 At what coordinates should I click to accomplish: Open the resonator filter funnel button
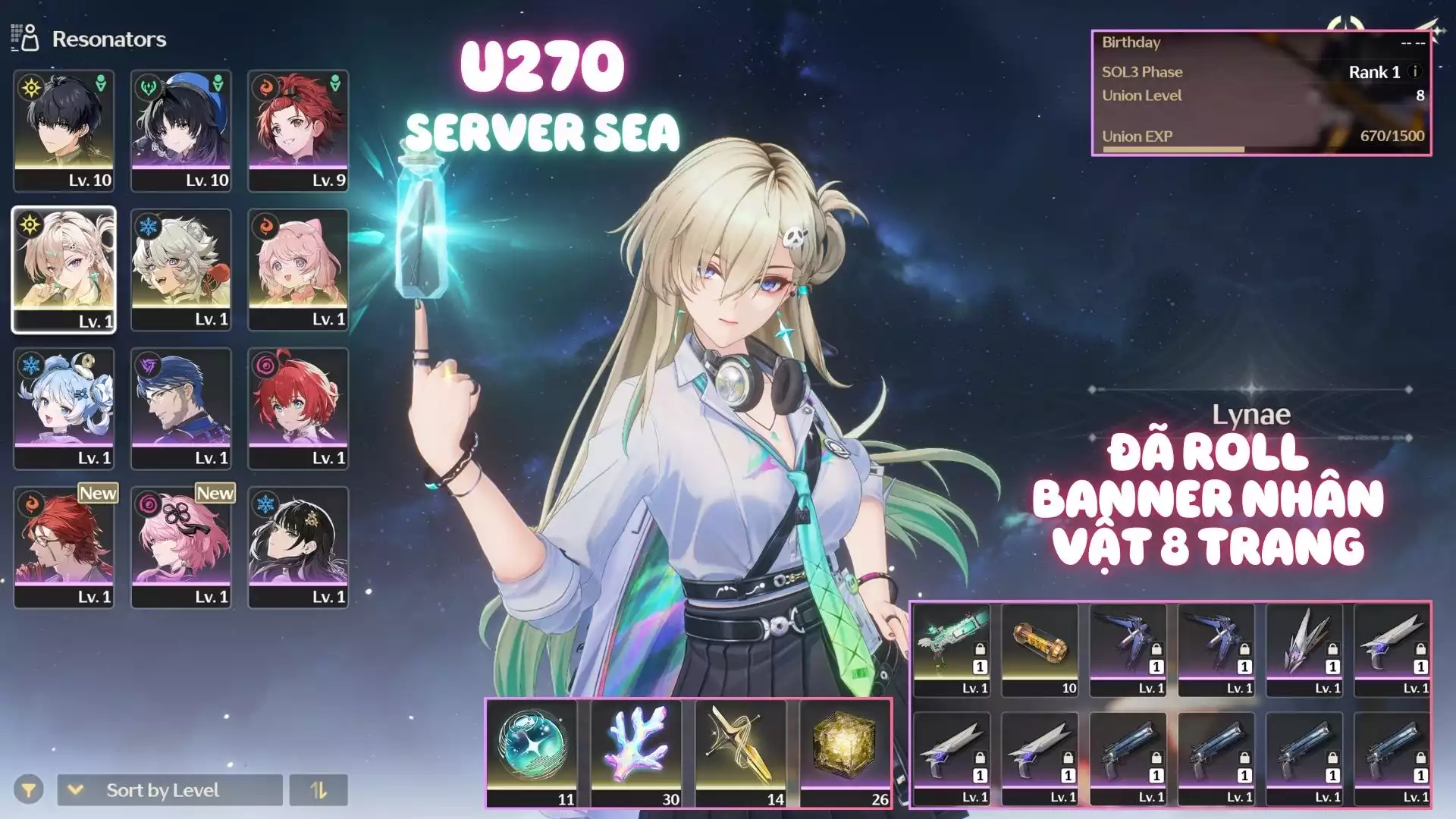[28, 790]
